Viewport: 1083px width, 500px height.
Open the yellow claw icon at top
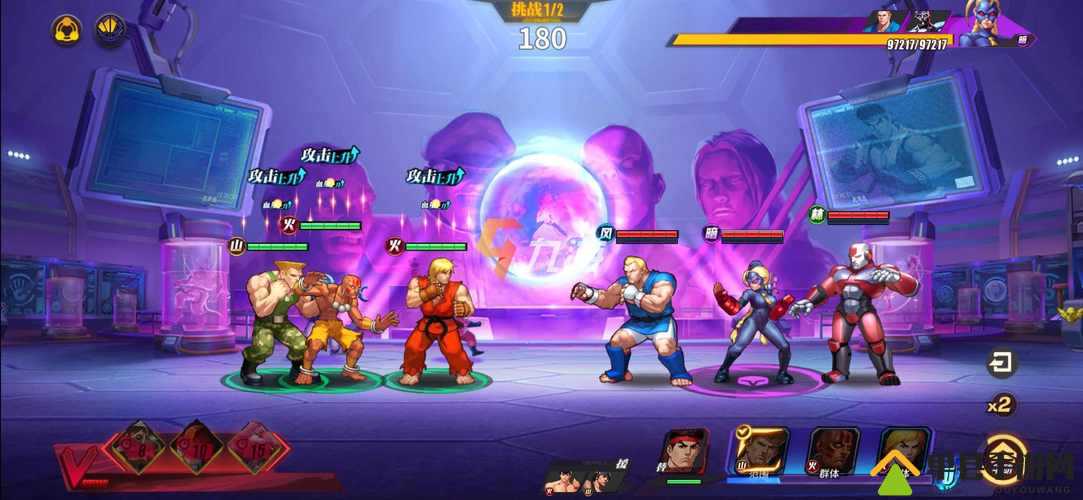pyautogui.click(x=109, y=29)
